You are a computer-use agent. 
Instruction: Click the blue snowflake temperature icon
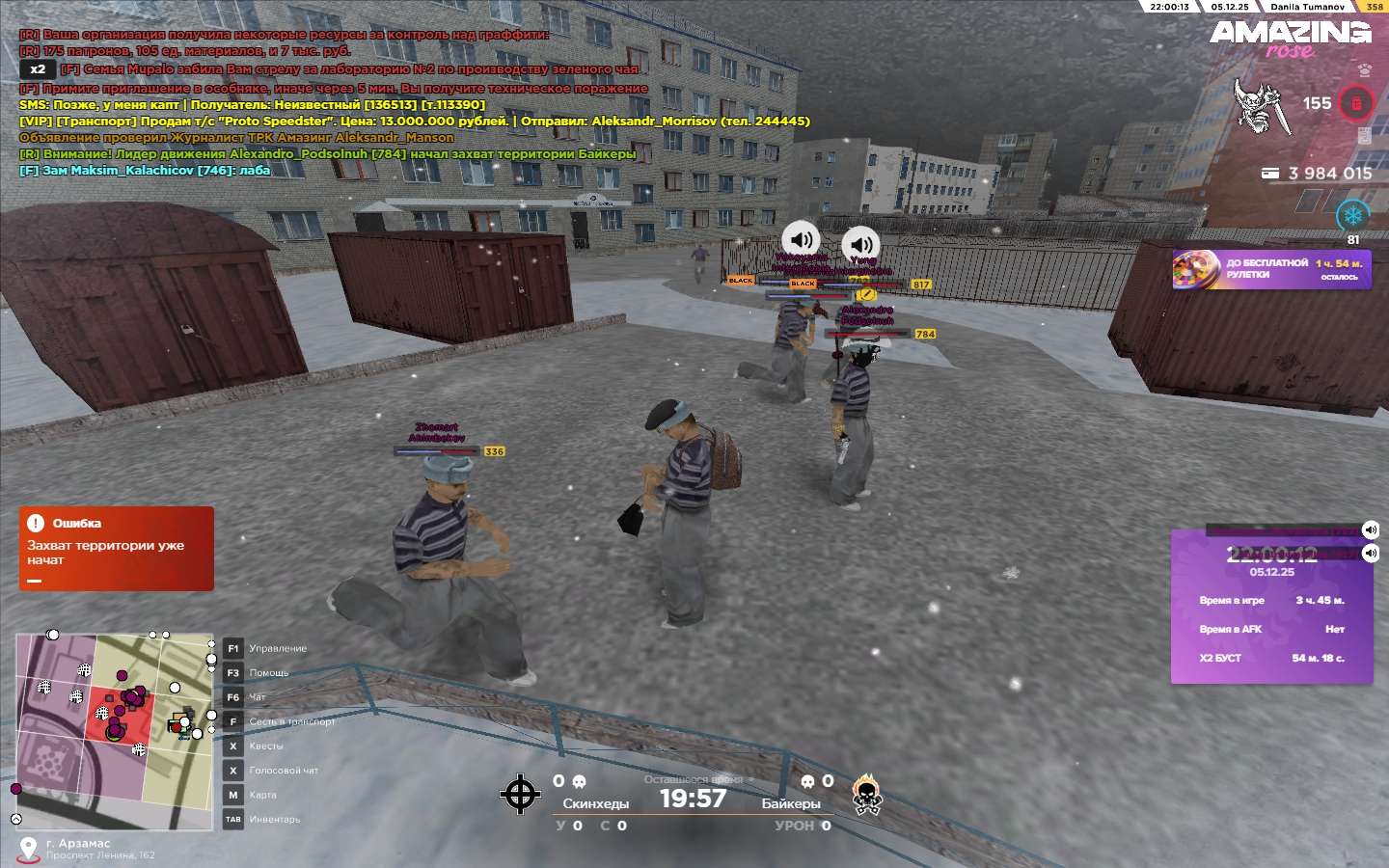point(1352,215)
